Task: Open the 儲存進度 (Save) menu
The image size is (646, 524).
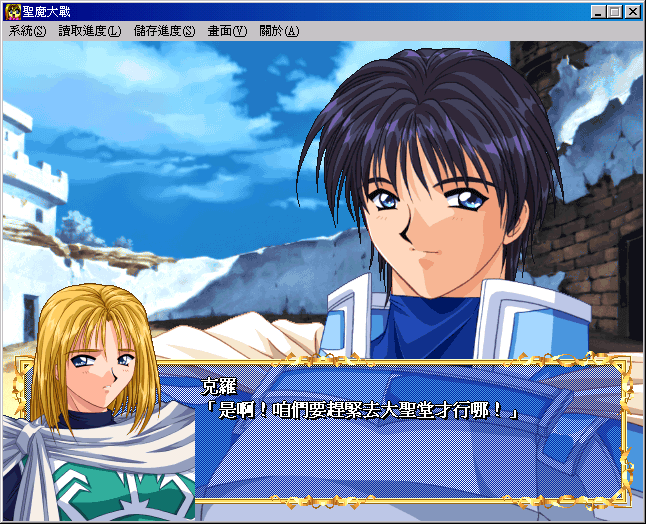Action: [164, 31]
